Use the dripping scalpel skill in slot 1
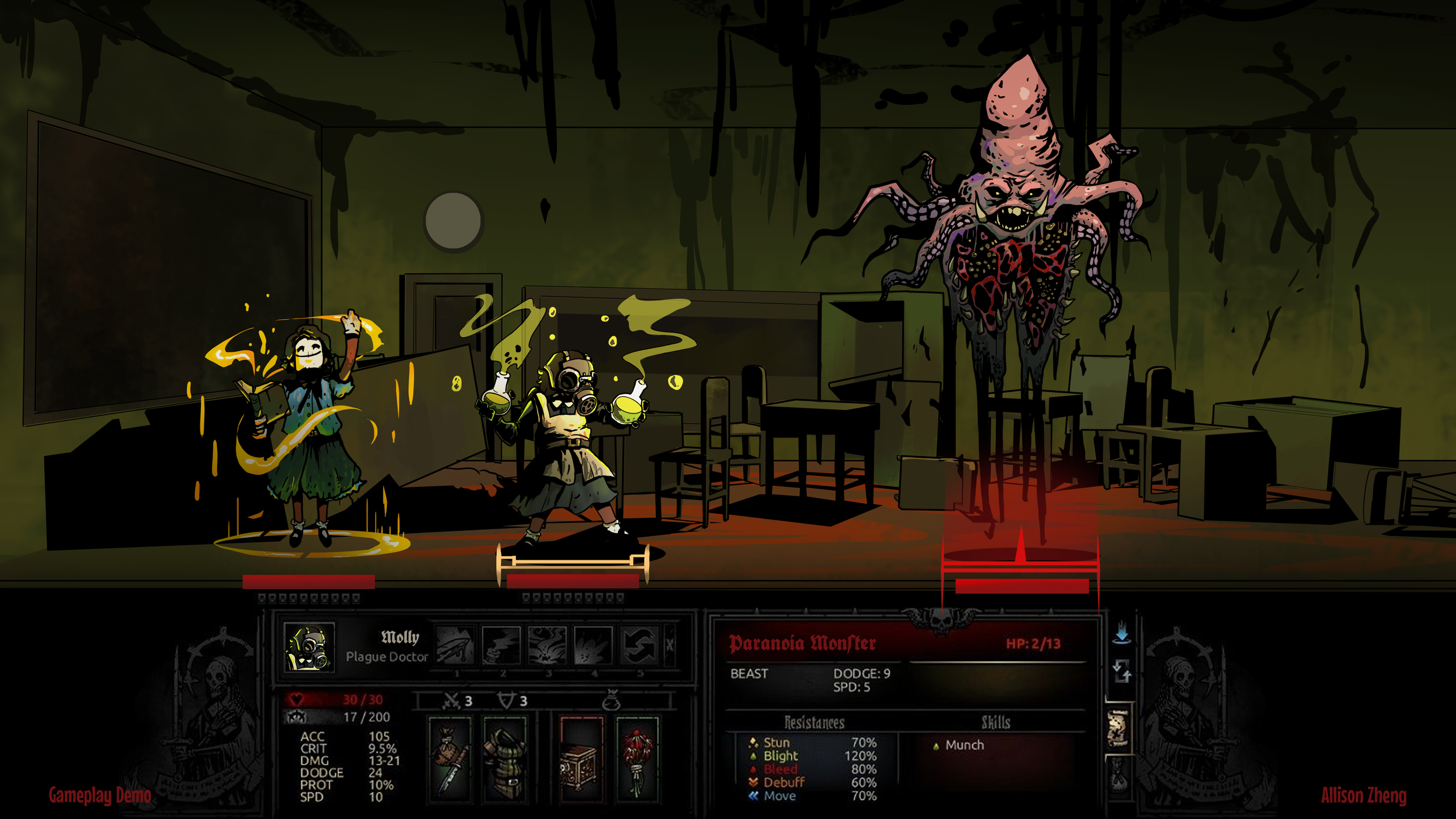 point(455,645)
